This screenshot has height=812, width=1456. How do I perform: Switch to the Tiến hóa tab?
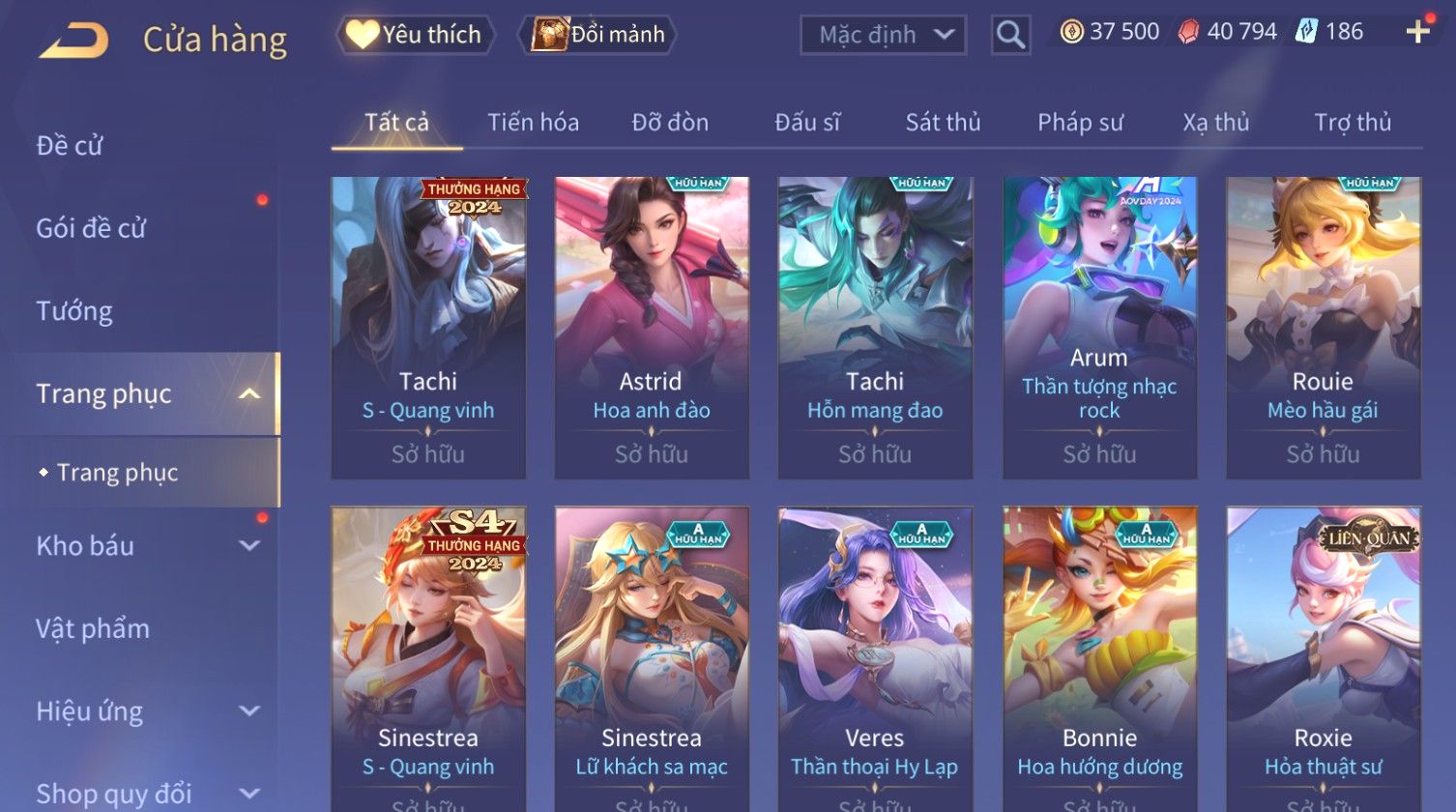click(x=533, y=123)
